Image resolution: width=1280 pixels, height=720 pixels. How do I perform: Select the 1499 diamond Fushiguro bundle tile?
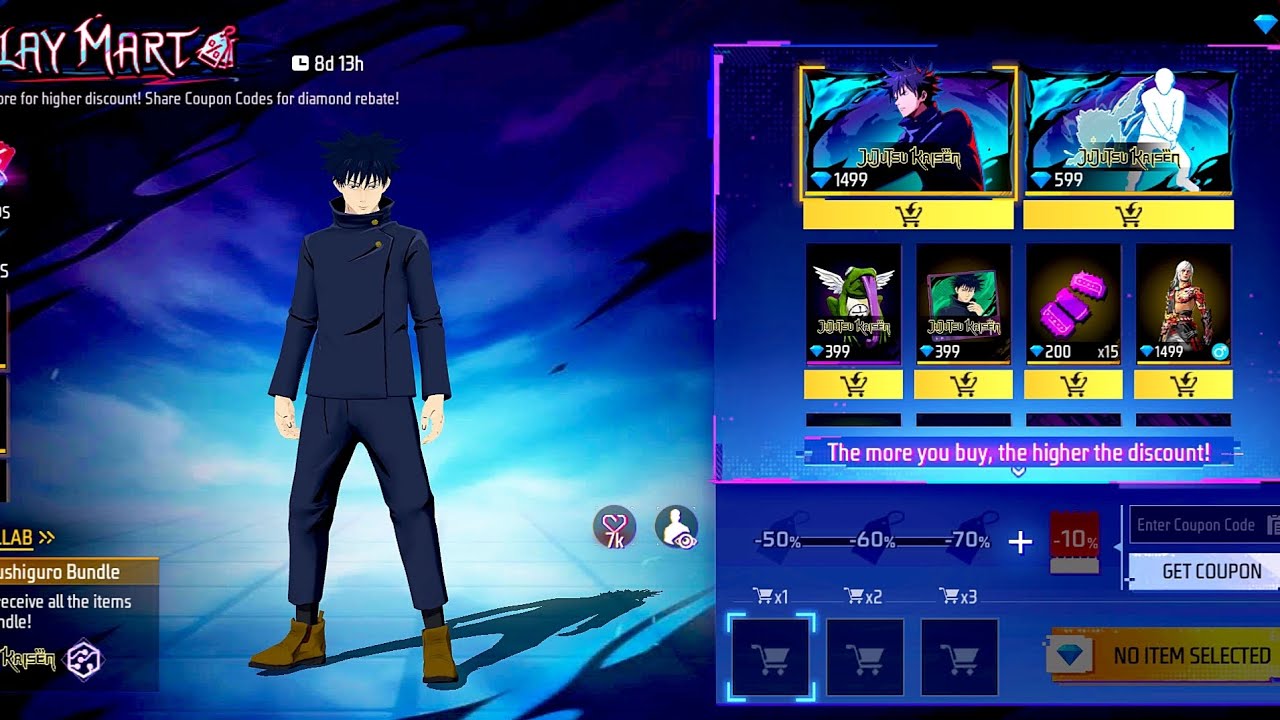tap(908, 131)
